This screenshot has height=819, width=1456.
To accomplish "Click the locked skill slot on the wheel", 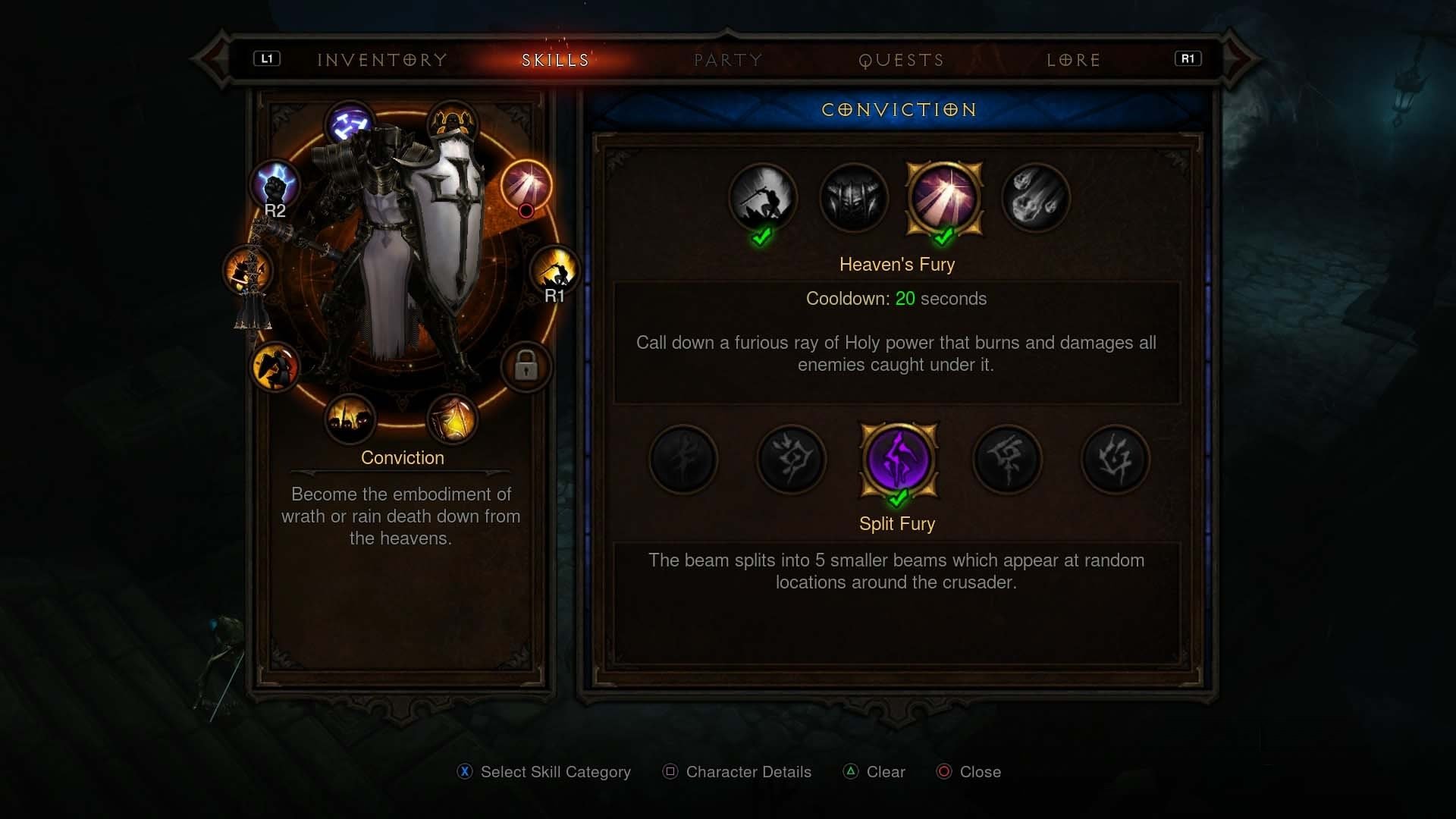I will [x=527, y=366].
